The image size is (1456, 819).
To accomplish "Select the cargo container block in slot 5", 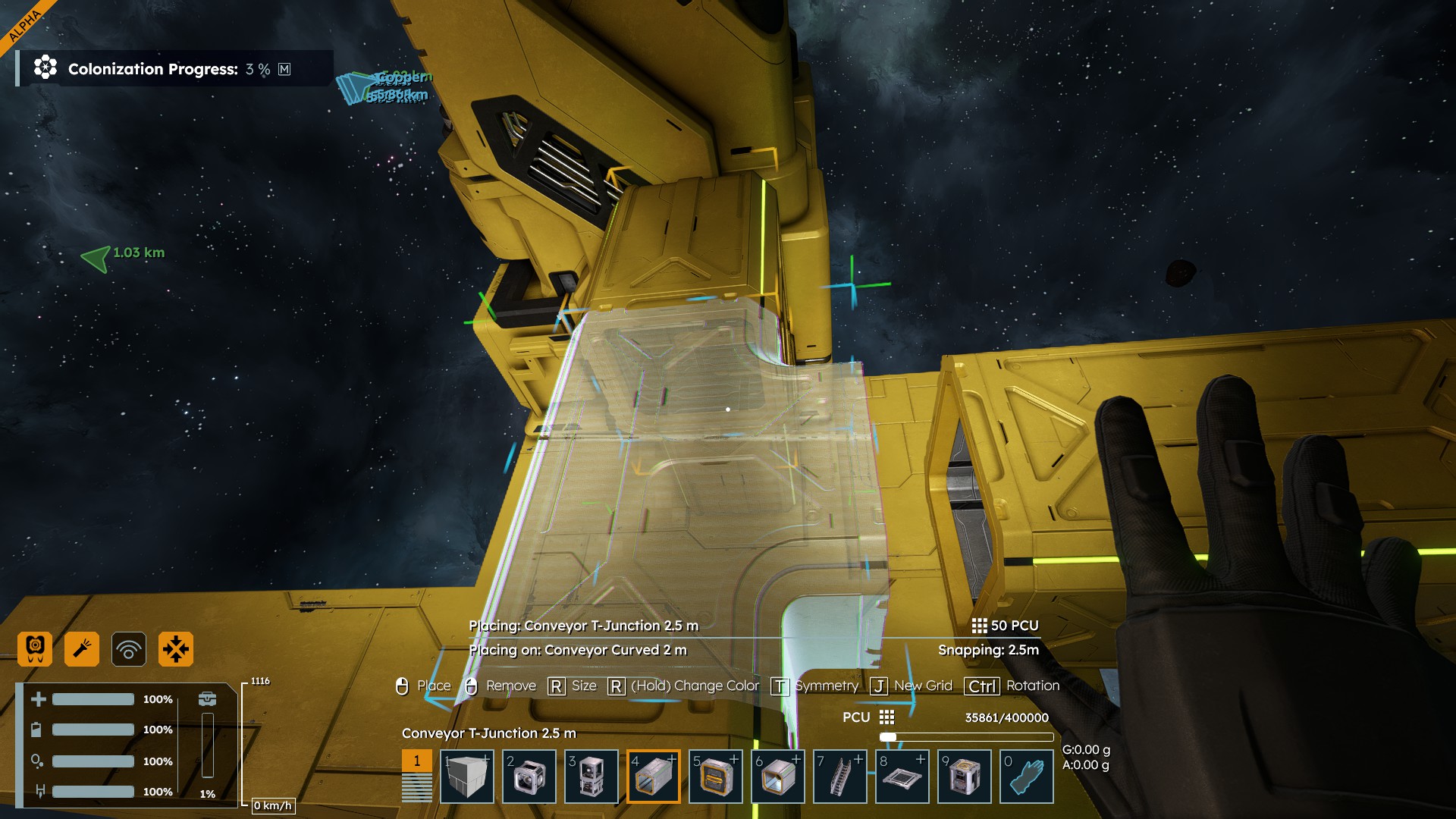I will (715, 777).
